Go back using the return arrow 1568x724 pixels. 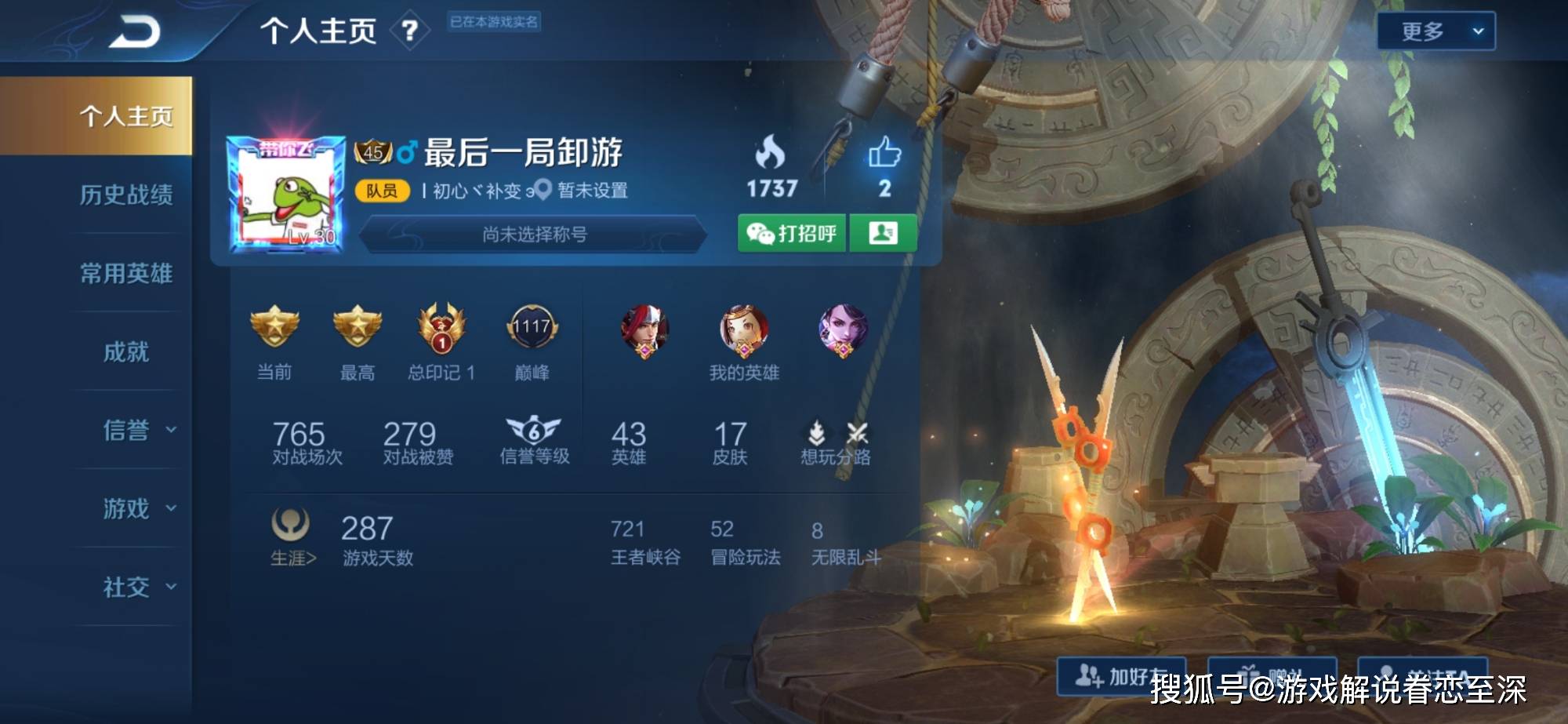(134, 32)
